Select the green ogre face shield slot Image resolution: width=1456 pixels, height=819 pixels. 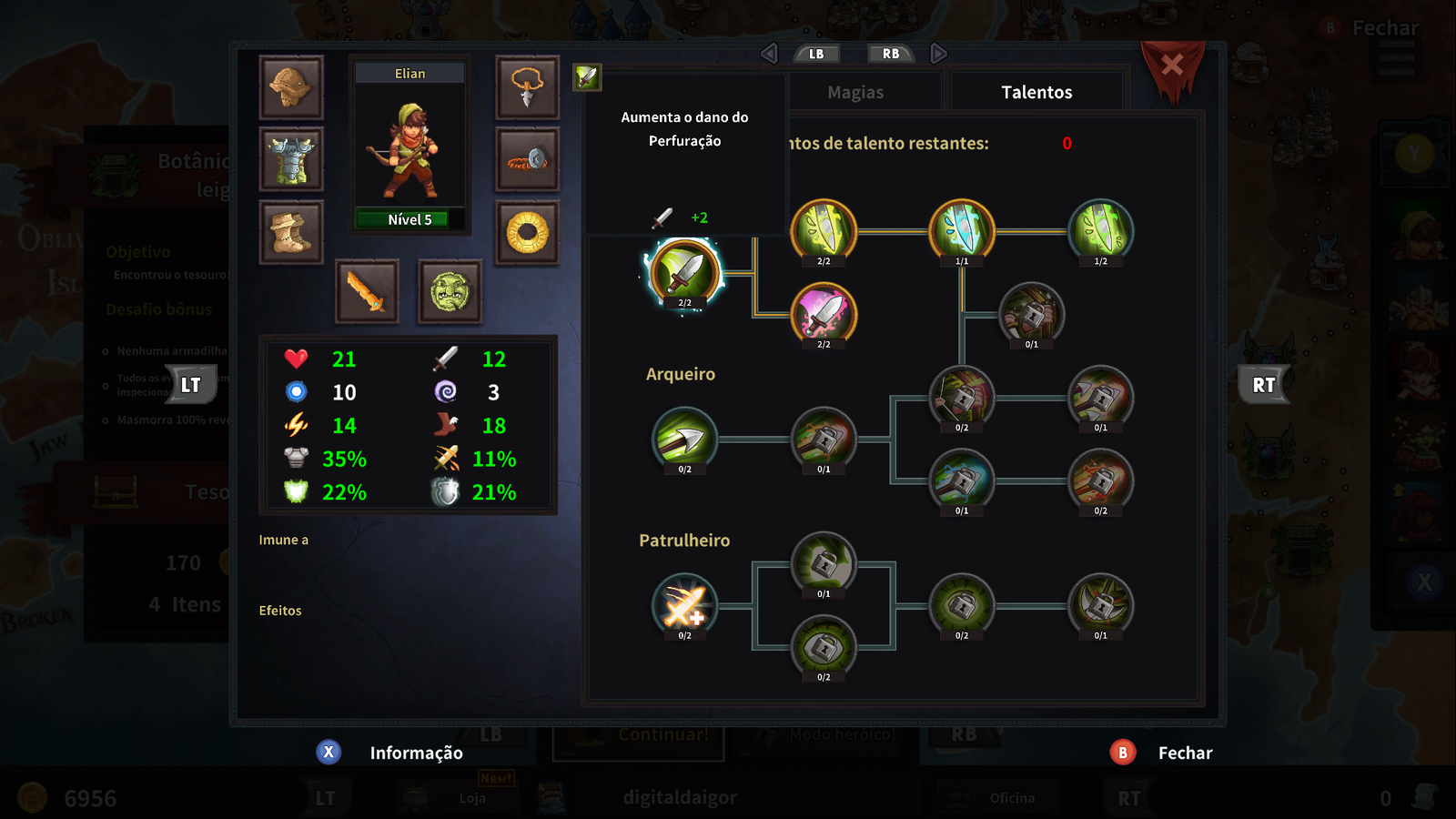tap(450, 291)
